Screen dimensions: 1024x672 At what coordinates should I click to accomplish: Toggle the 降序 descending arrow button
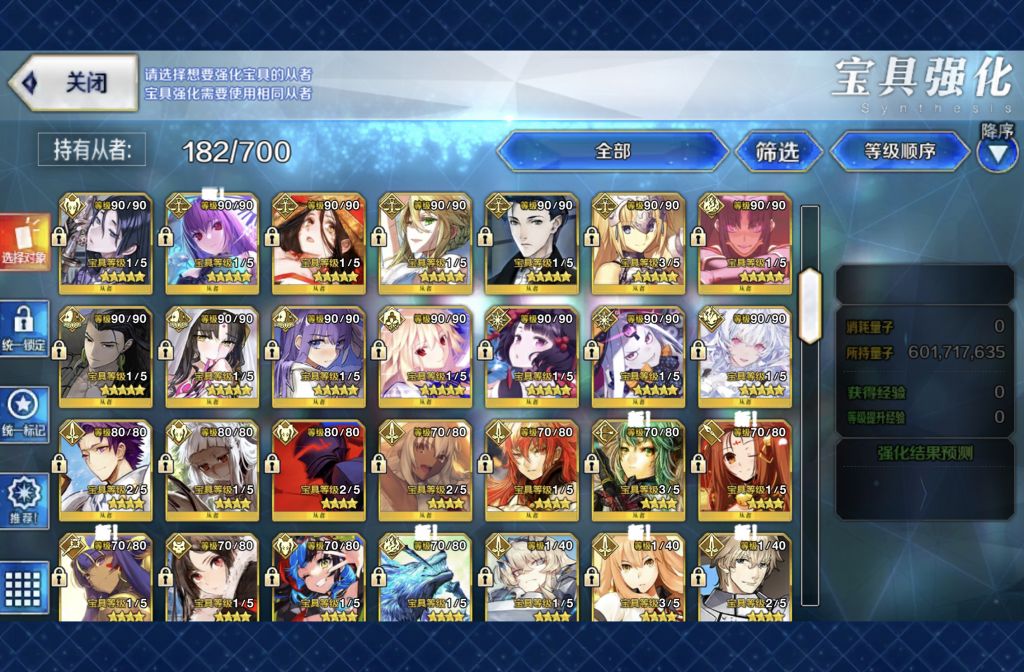point(997,153)
